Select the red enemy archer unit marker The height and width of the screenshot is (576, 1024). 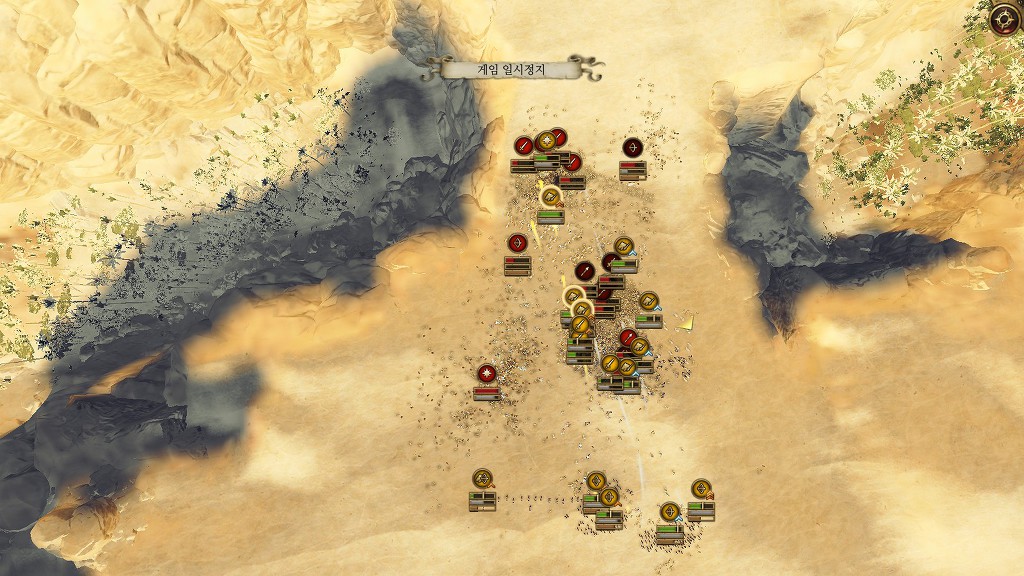pyautogui.click(x=632, y=148)
